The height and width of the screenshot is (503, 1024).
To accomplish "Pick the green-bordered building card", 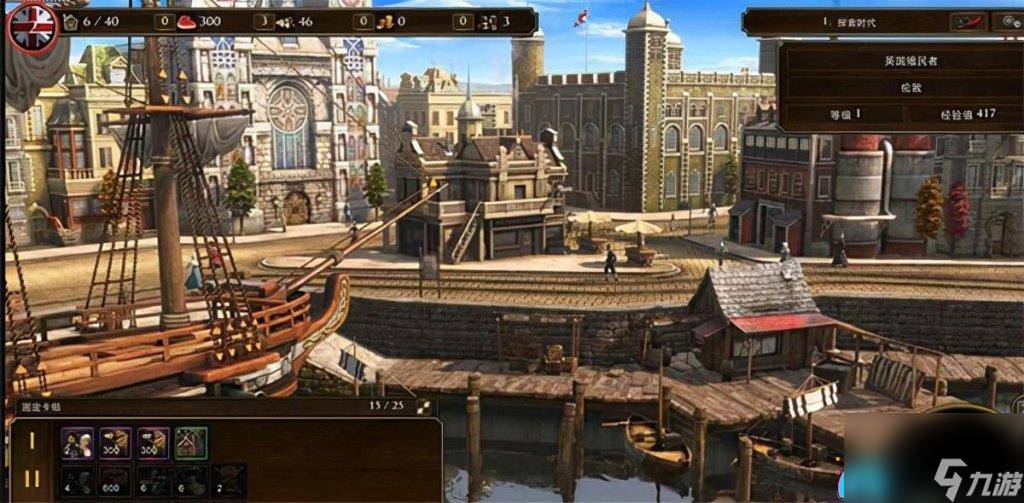I will coord(191,443).
